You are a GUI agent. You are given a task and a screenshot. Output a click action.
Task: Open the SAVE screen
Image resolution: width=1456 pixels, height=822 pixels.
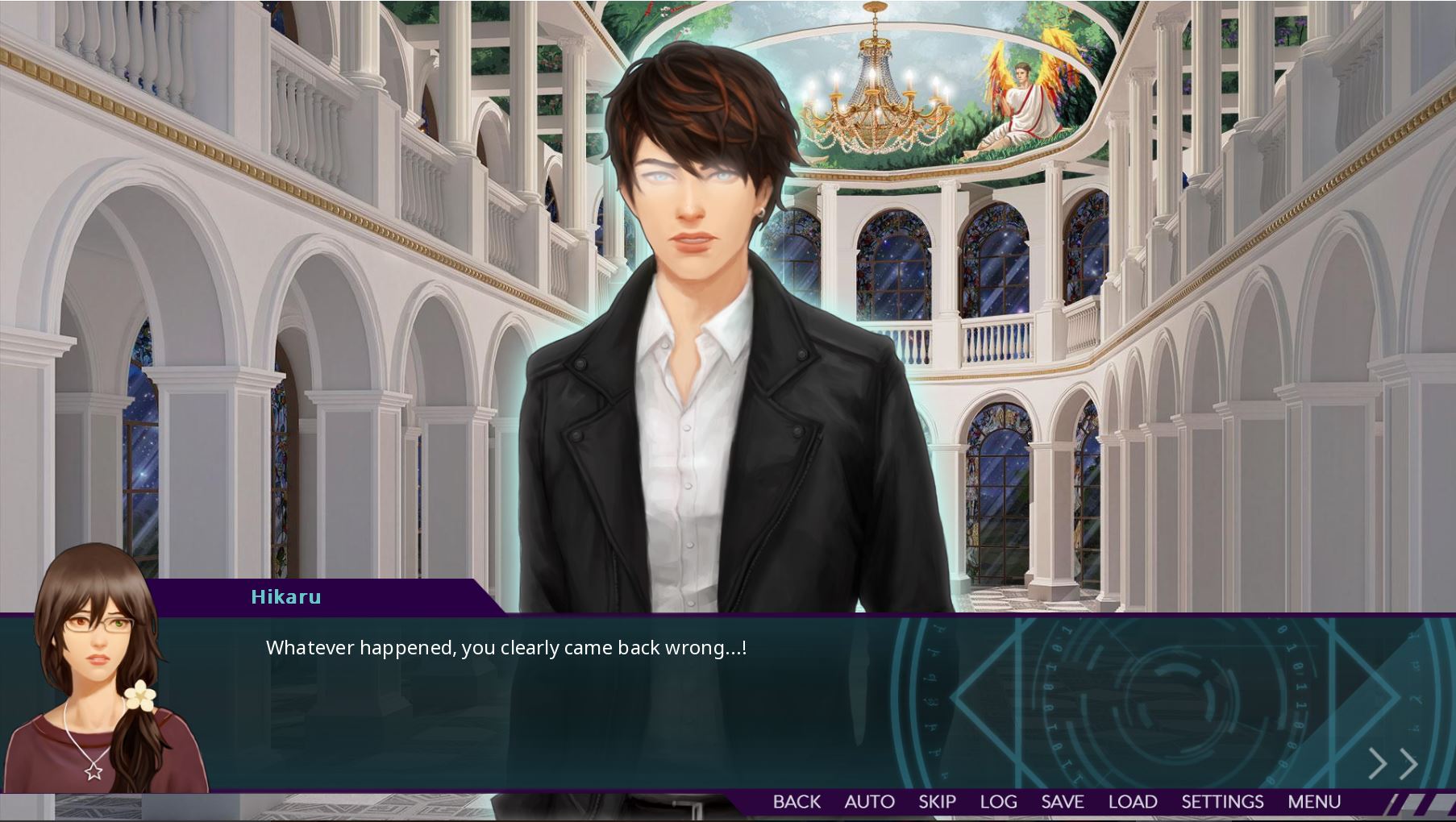1063,801
